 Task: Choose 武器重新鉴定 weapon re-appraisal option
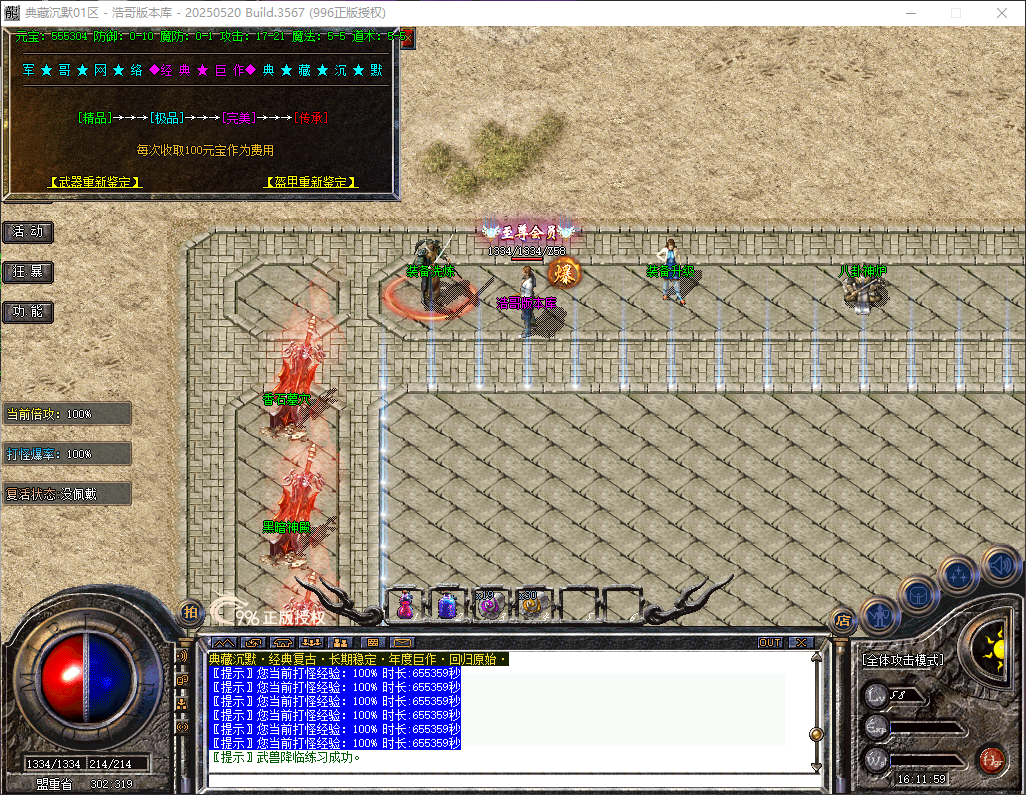click(x=96, y=182)
